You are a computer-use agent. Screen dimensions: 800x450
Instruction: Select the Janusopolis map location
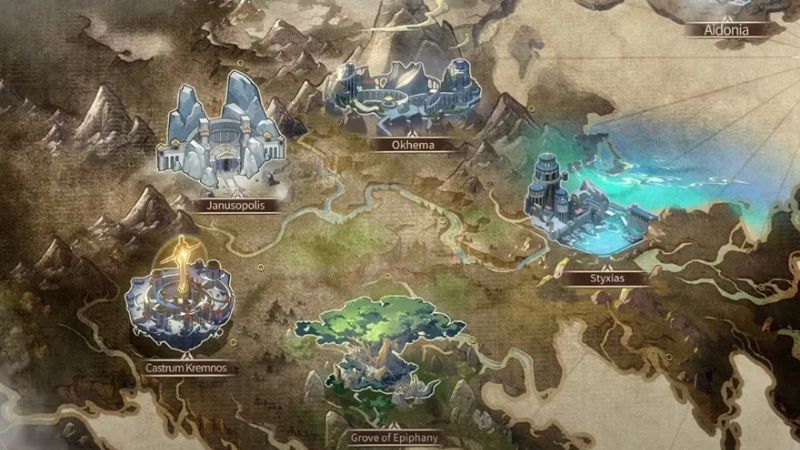pos(222,135)
